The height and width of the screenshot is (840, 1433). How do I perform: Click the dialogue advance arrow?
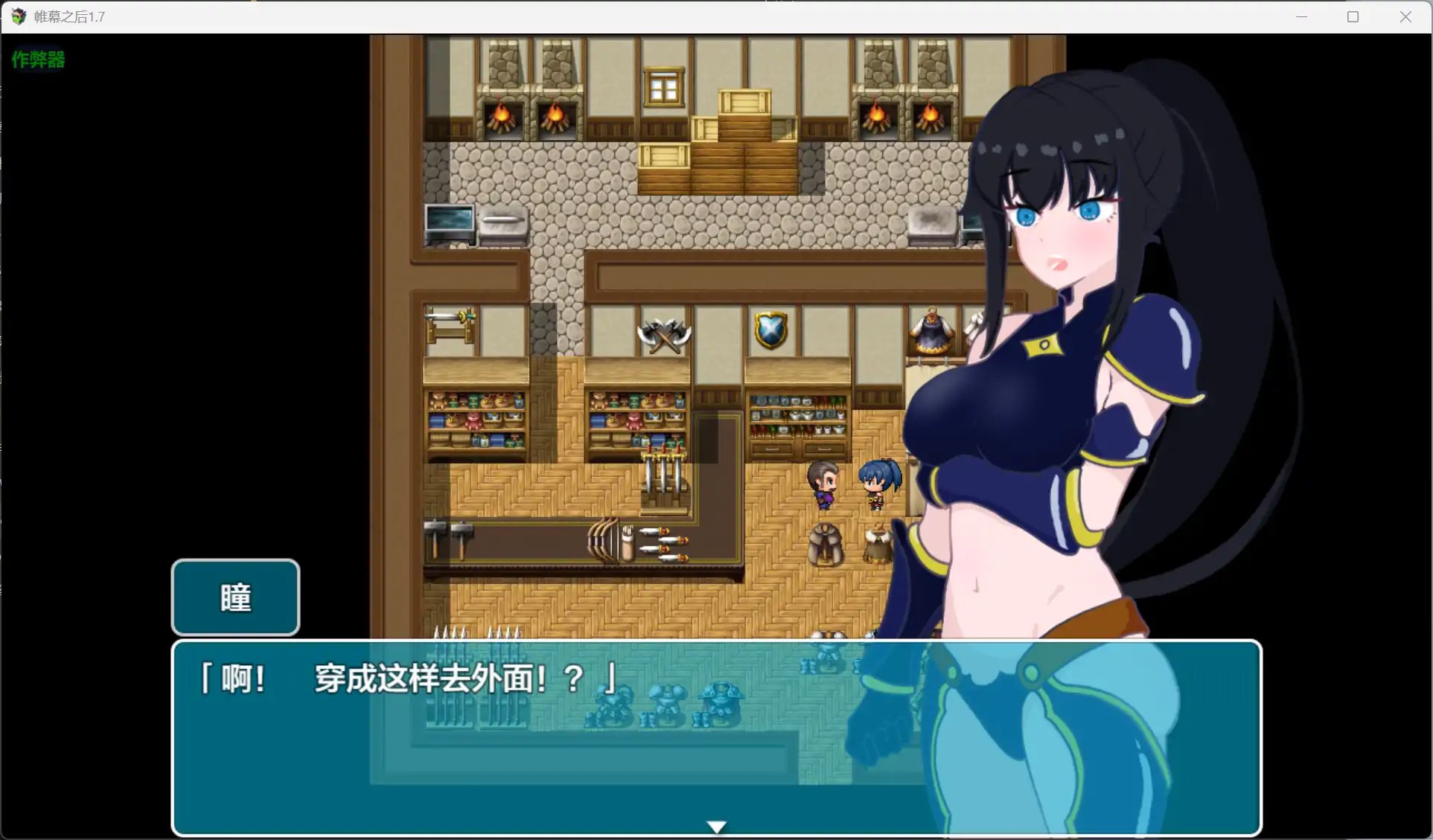715,826
